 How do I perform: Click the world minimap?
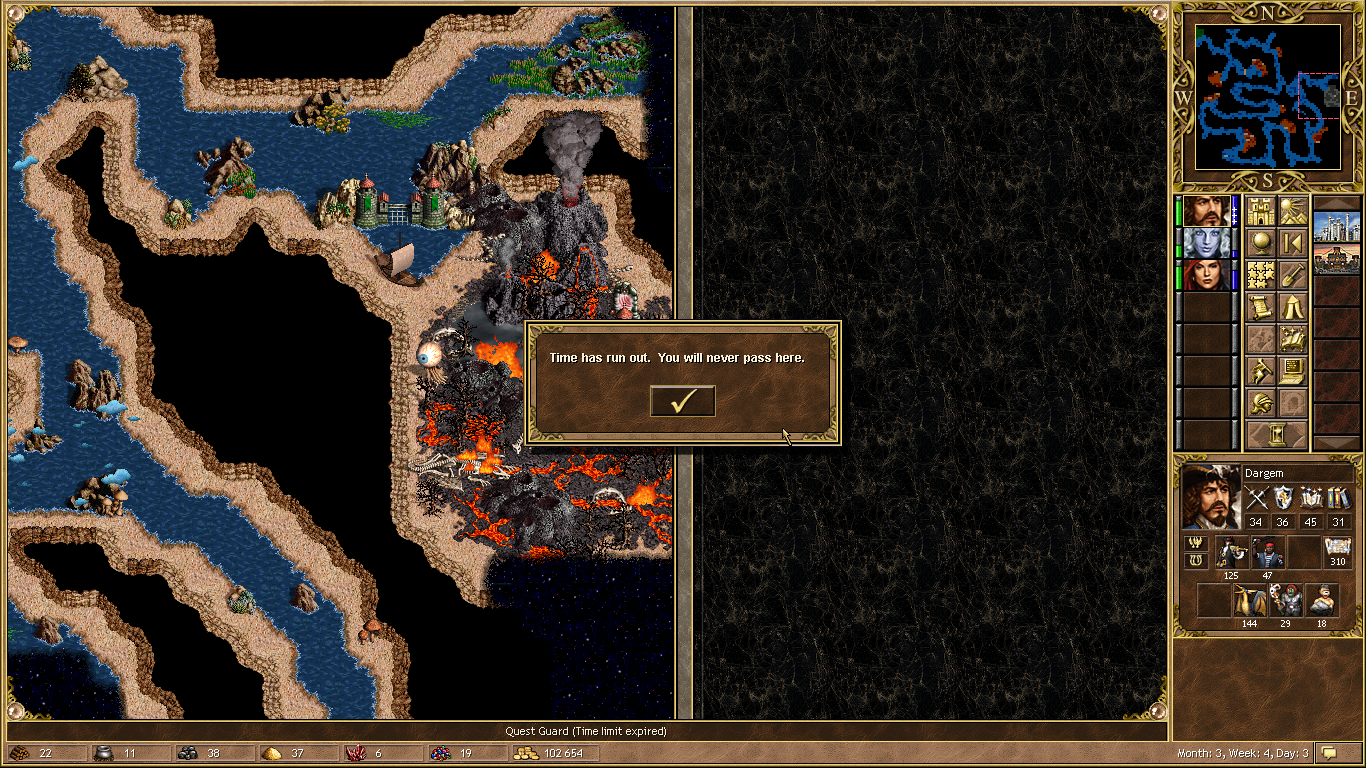(1267, 97)
